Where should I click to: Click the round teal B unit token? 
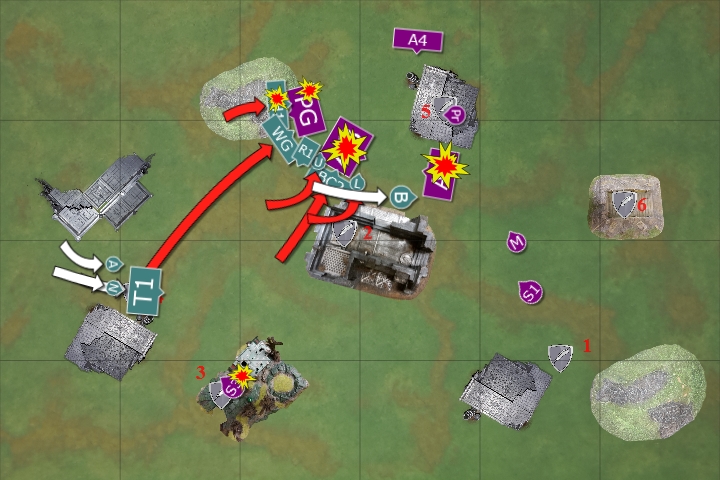[x=402, y=195]
